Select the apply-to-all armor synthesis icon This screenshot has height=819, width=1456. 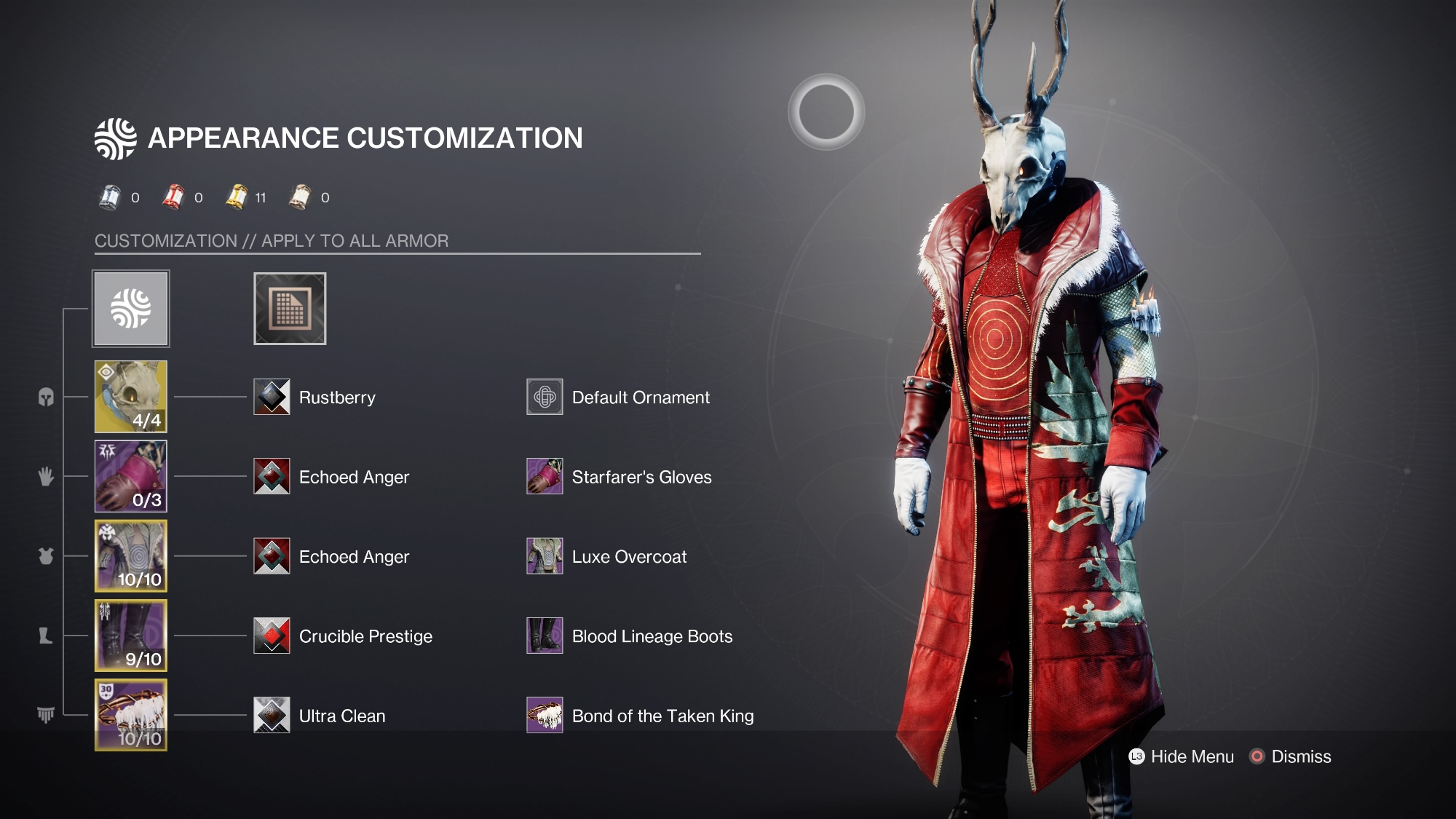(x=131, y=309)
